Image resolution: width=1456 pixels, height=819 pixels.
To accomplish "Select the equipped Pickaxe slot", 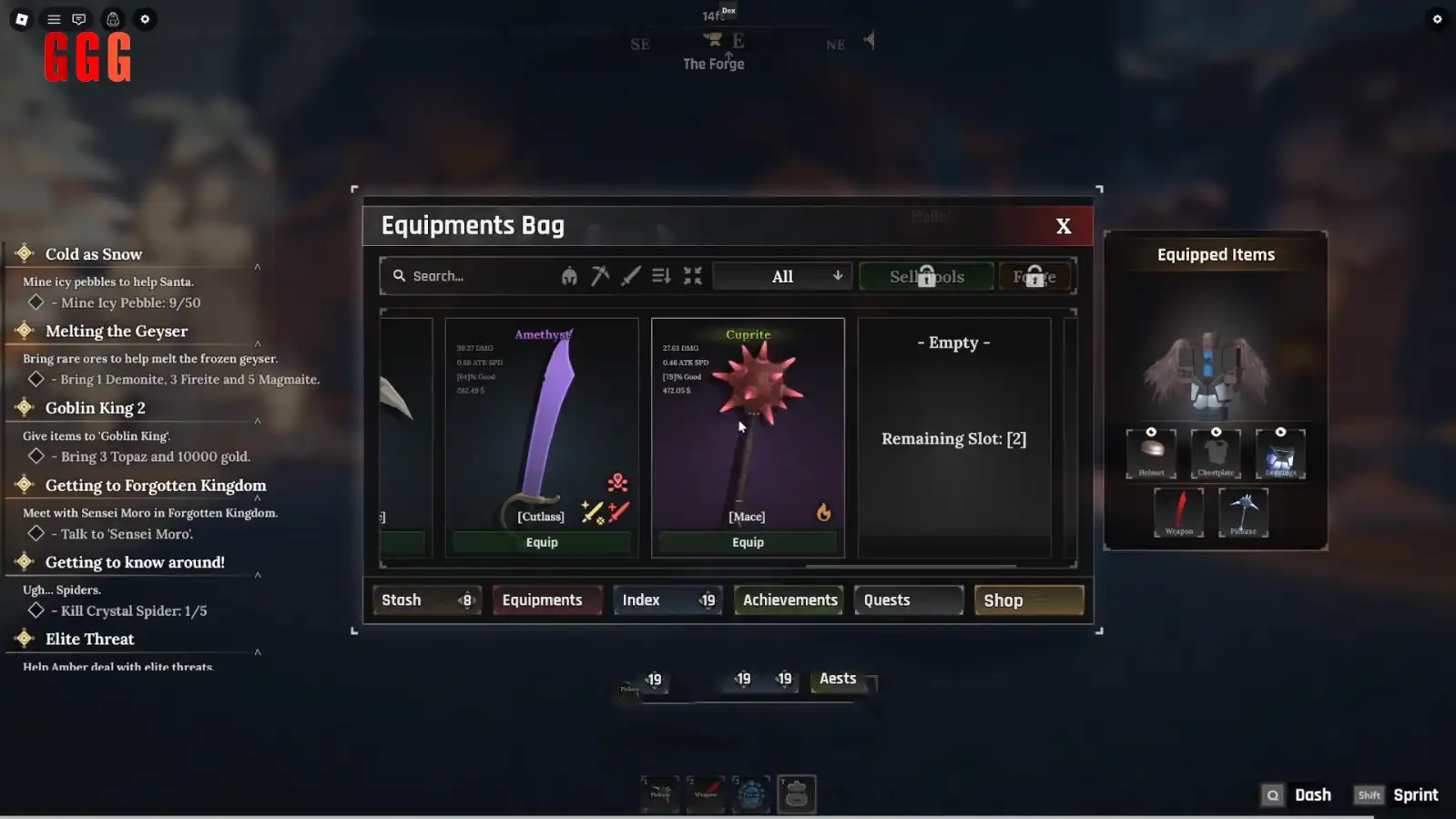I will 1243,511.
